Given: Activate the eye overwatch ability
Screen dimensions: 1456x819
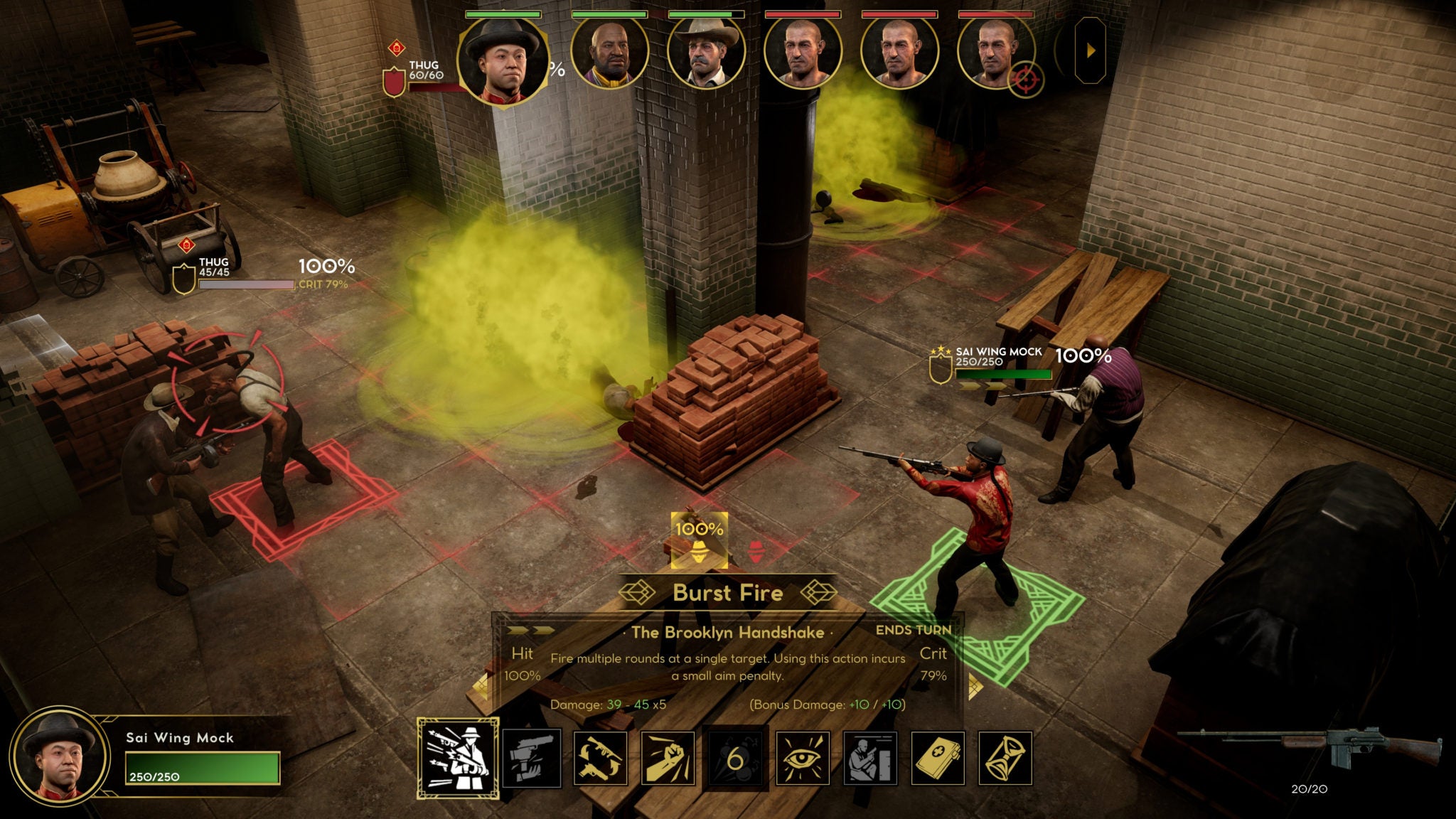Looking at the screenshot, I should tap(803, 759).
